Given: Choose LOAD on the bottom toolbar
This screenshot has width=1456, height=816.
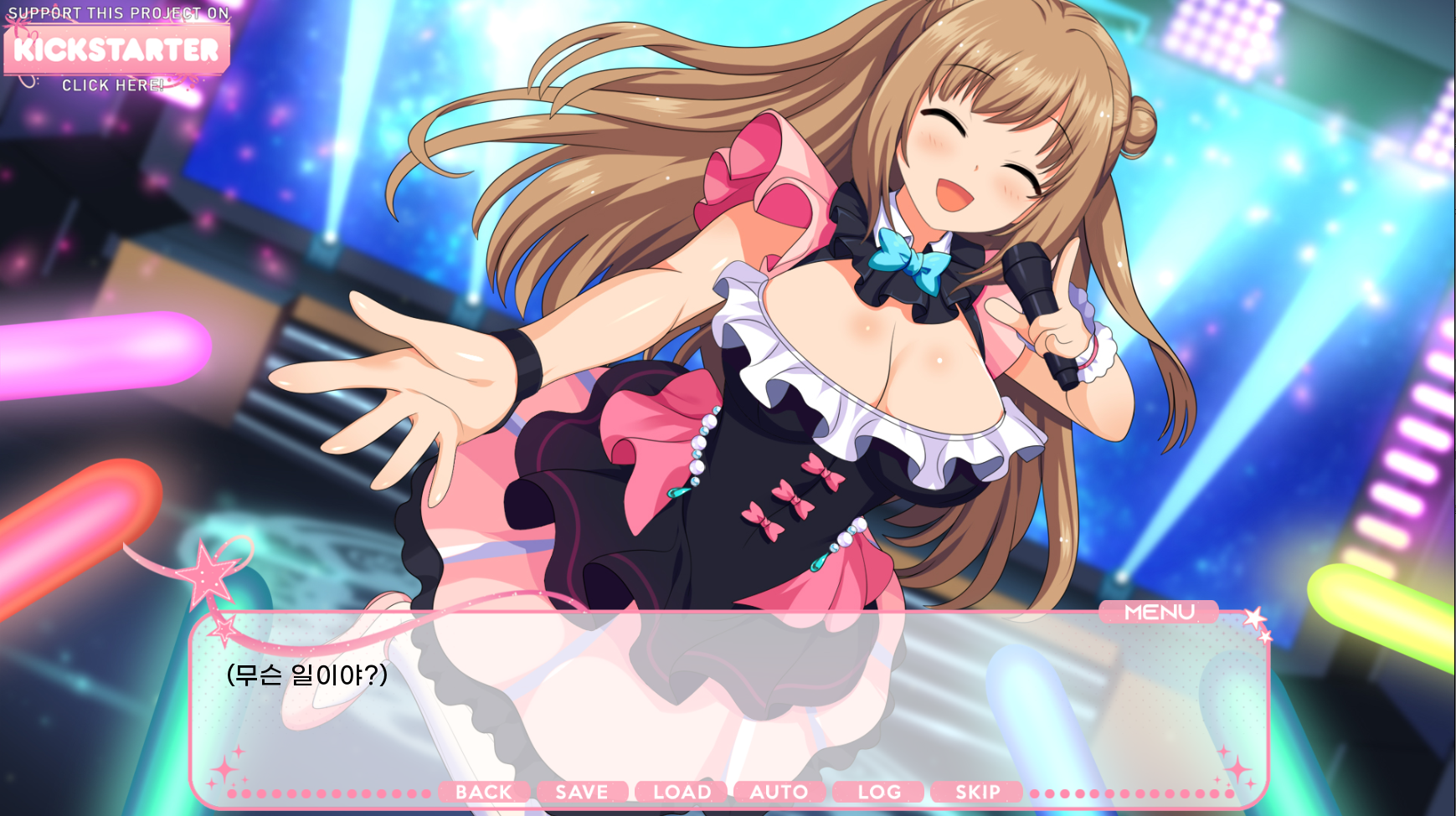Looking at the screenshot, I should [681, 792].
